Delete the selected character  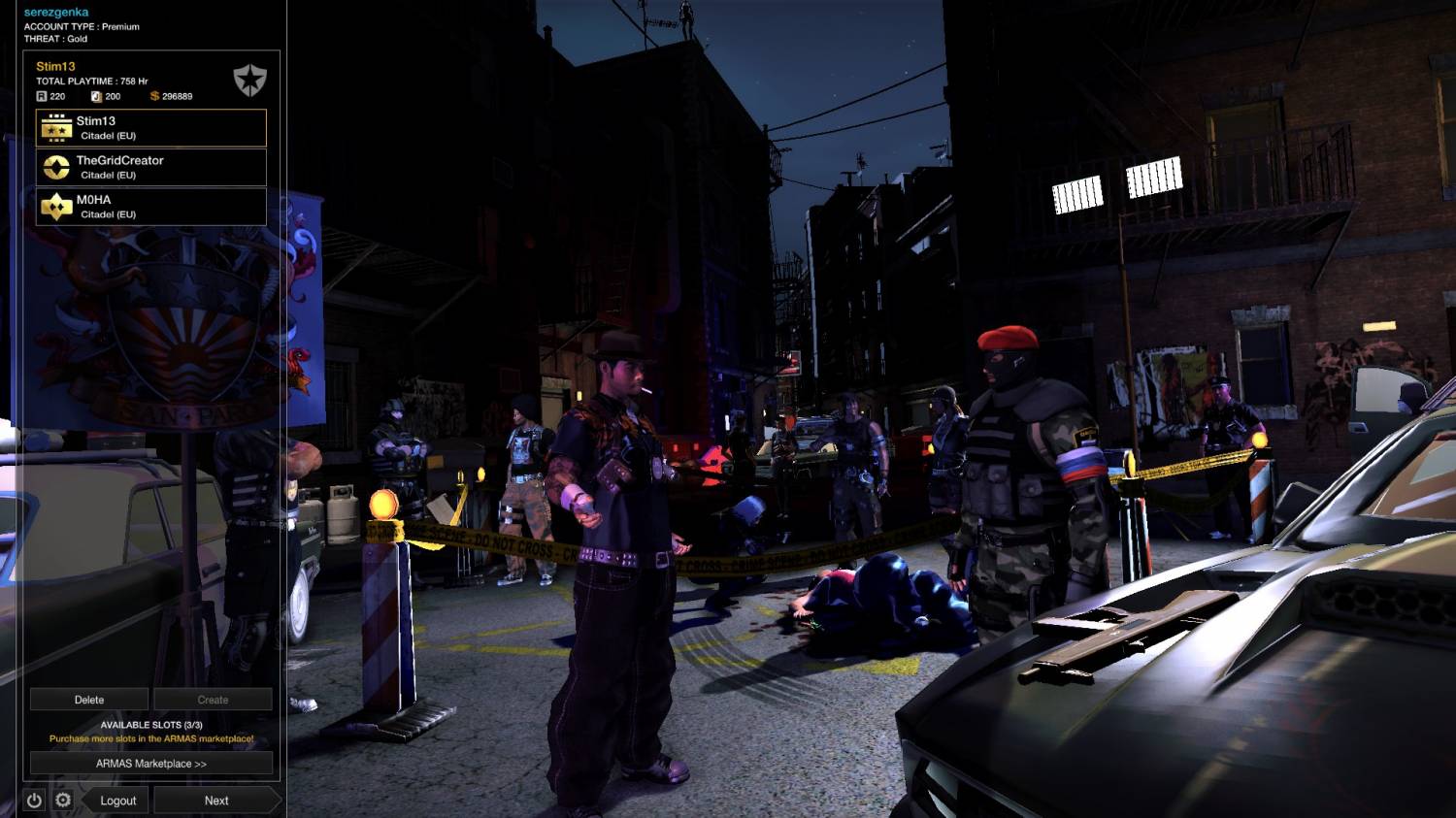coord(89,700)
